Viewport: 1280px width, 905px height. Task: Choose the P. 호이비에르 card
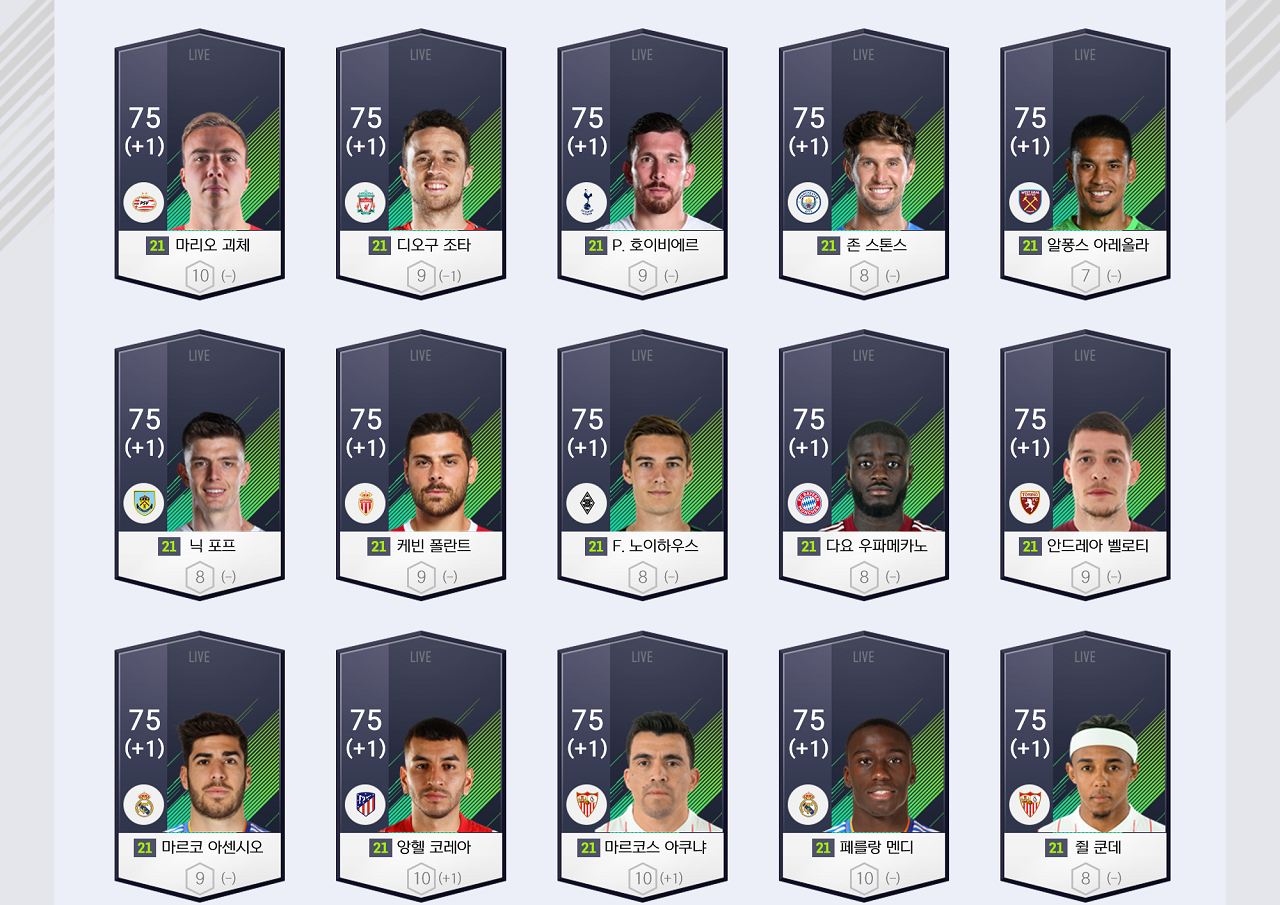point(643,165)
